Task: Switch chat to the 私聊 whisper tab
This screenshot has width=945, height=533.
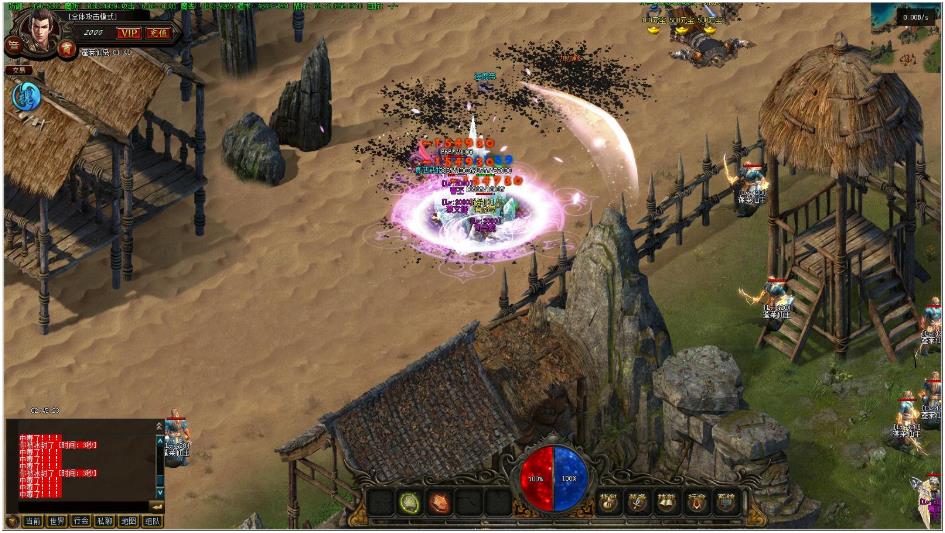Action: click(x=105, y=521)
